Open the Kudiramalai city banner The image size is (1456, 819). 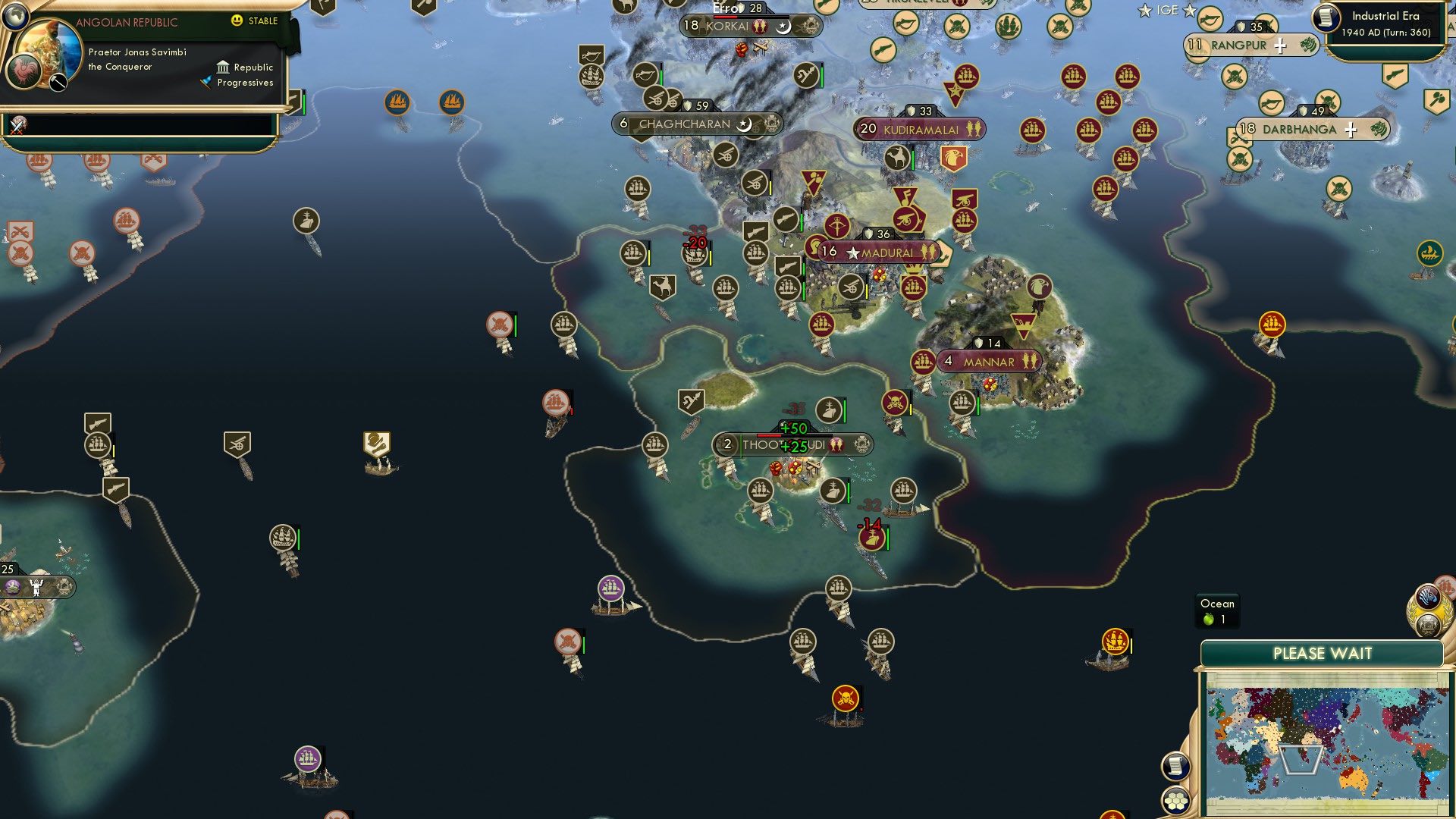(x=918, y=129)
